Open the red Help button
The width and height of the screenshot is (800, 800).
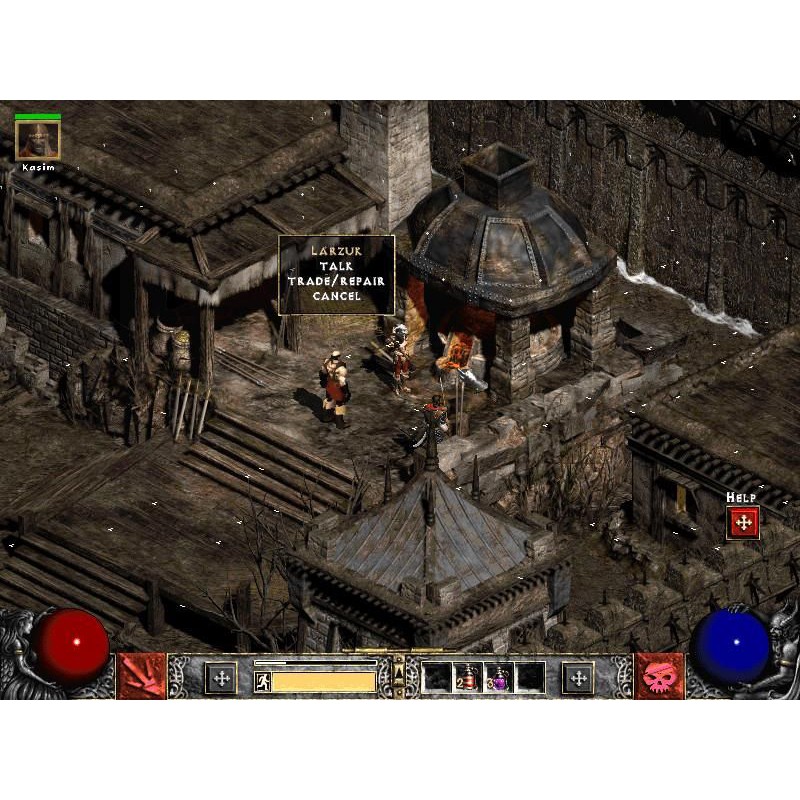tap(743, 522)
